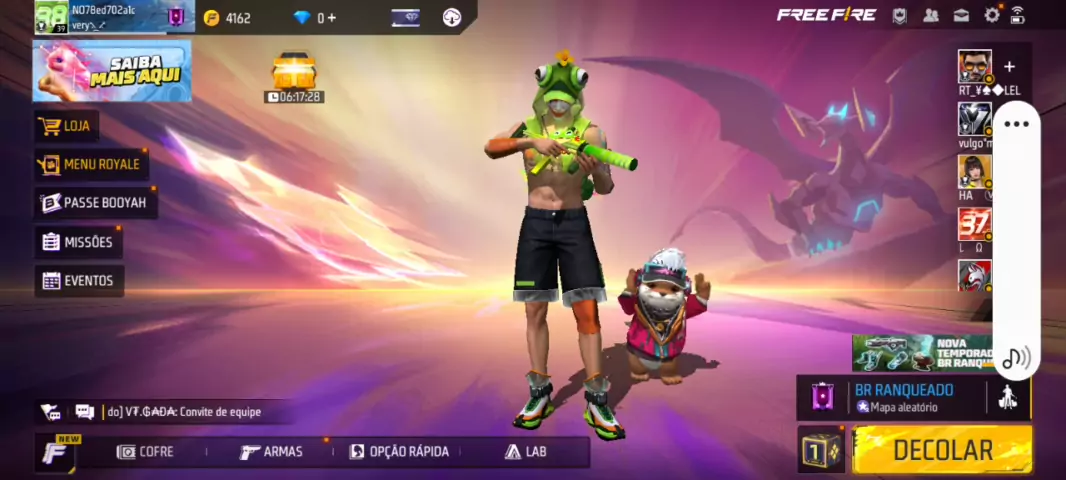The image size is (1066, 480).
Task: Tap the floating overlay's three-dot button
Action: pos(1016,125)
